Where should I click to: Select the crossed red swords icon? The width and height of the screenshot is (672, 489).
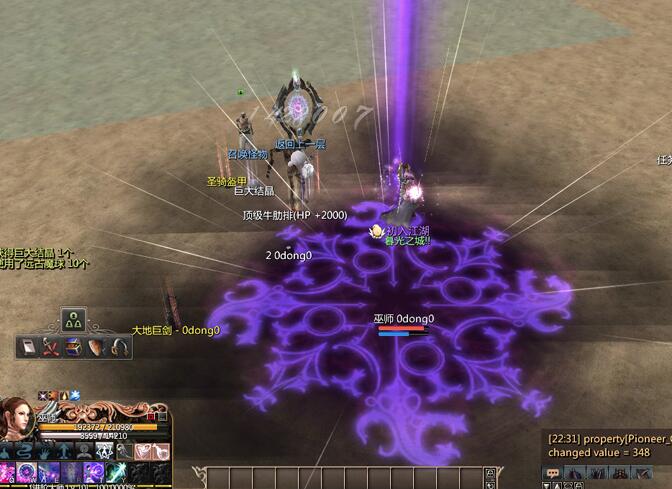[x=50, y=347]
